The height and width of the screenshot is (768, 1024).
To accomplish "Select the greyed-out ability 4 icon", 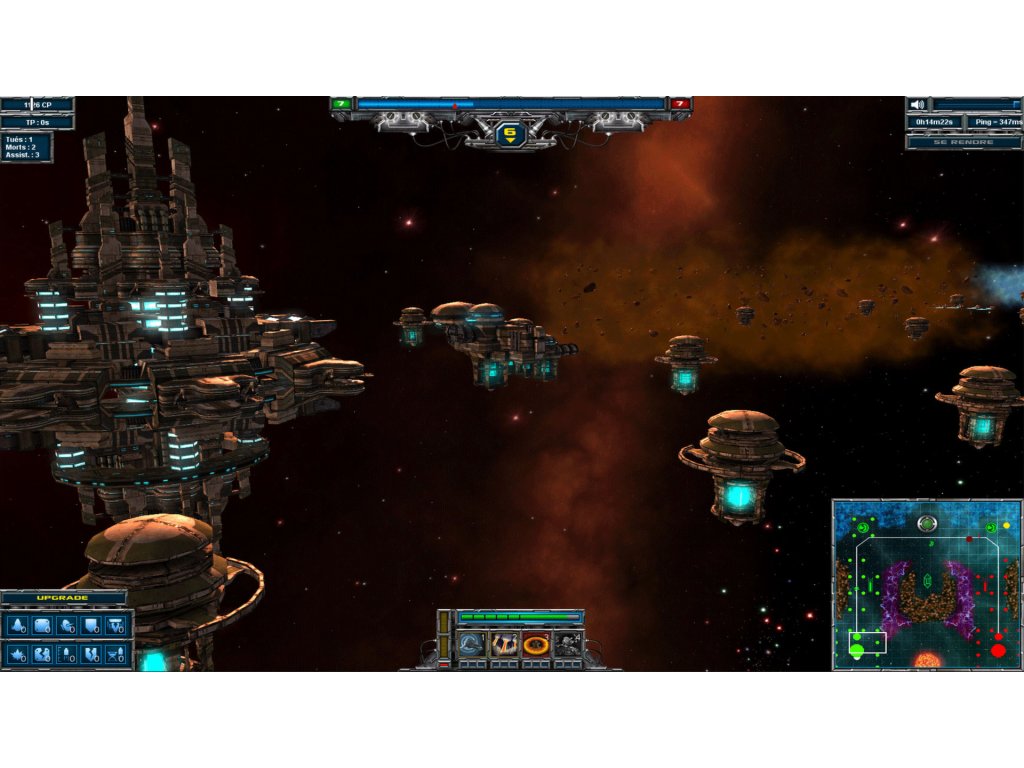I will click(568, 645).
